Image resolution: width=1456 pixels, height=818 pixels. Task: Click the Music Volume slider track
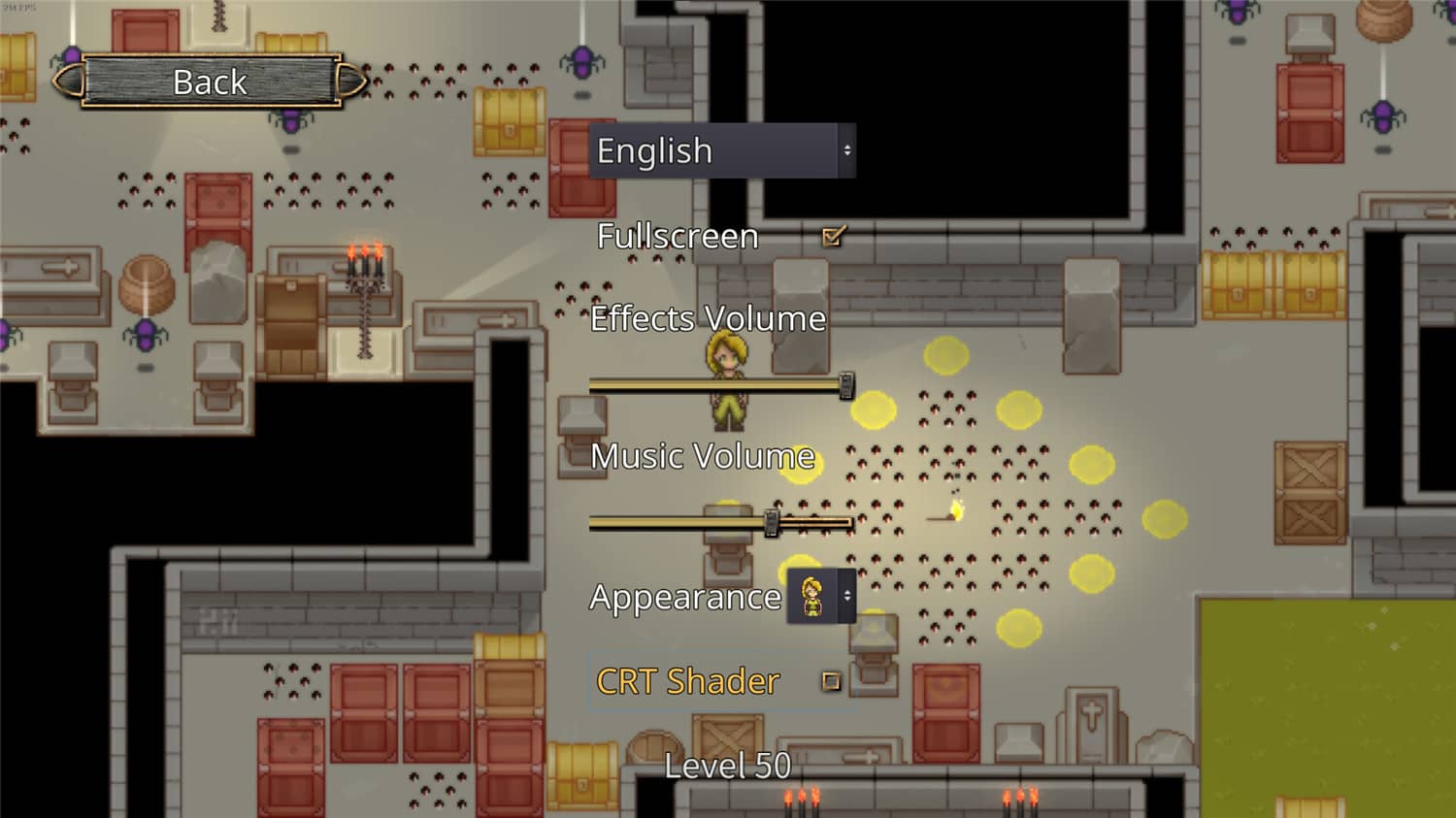718,523
